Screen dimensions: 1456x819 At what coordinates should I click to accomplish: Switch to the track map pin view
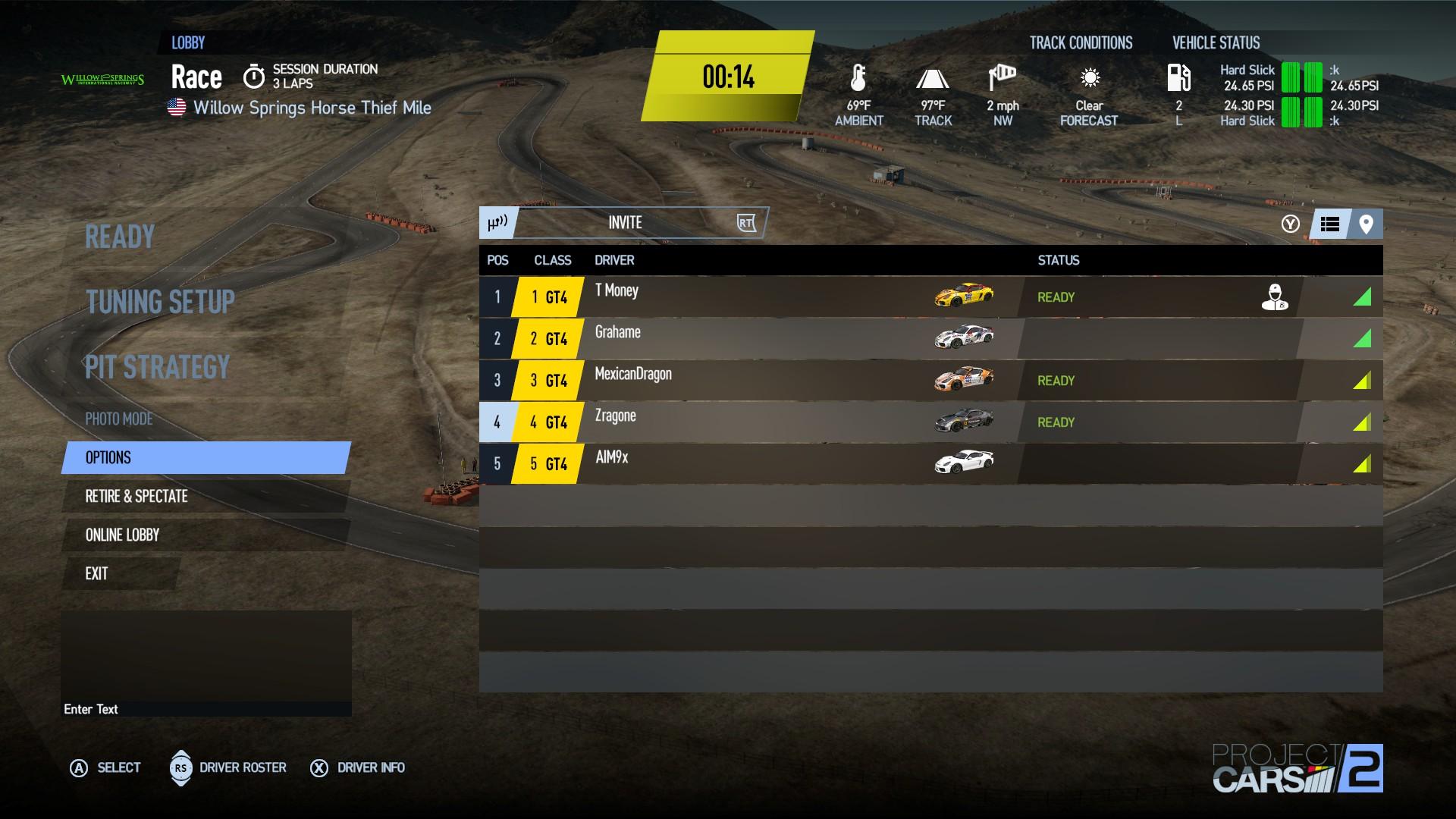pos(1366,224)
